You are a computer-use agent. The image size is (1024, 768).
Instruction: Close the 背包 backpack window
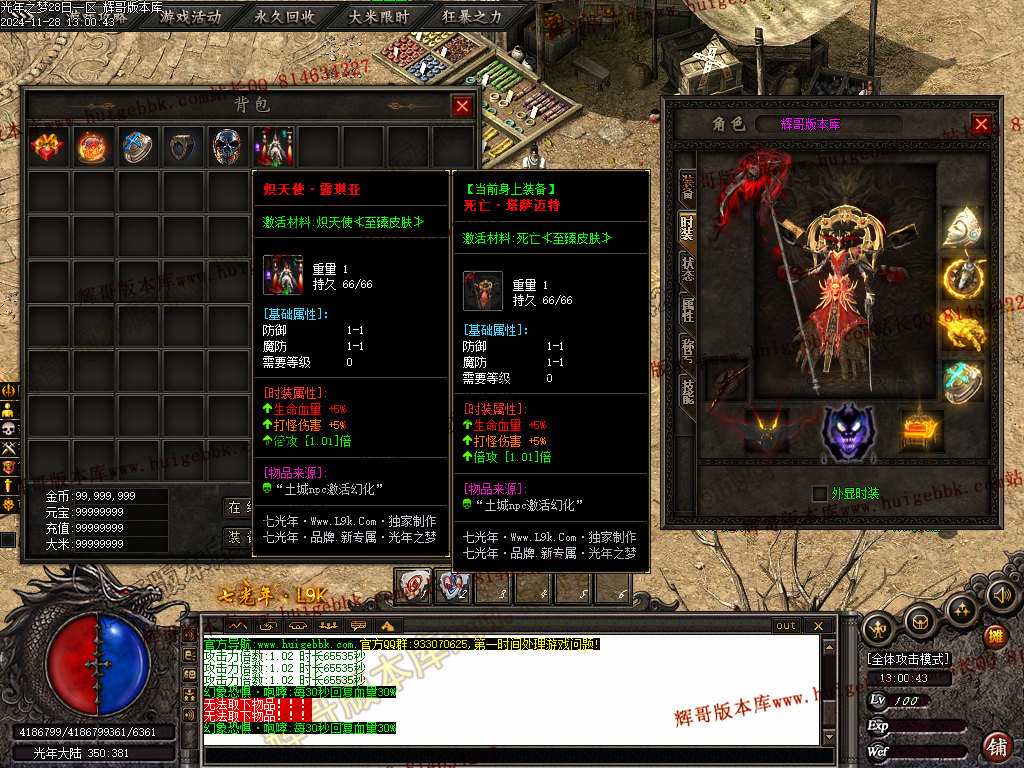[x=462, y=106]
